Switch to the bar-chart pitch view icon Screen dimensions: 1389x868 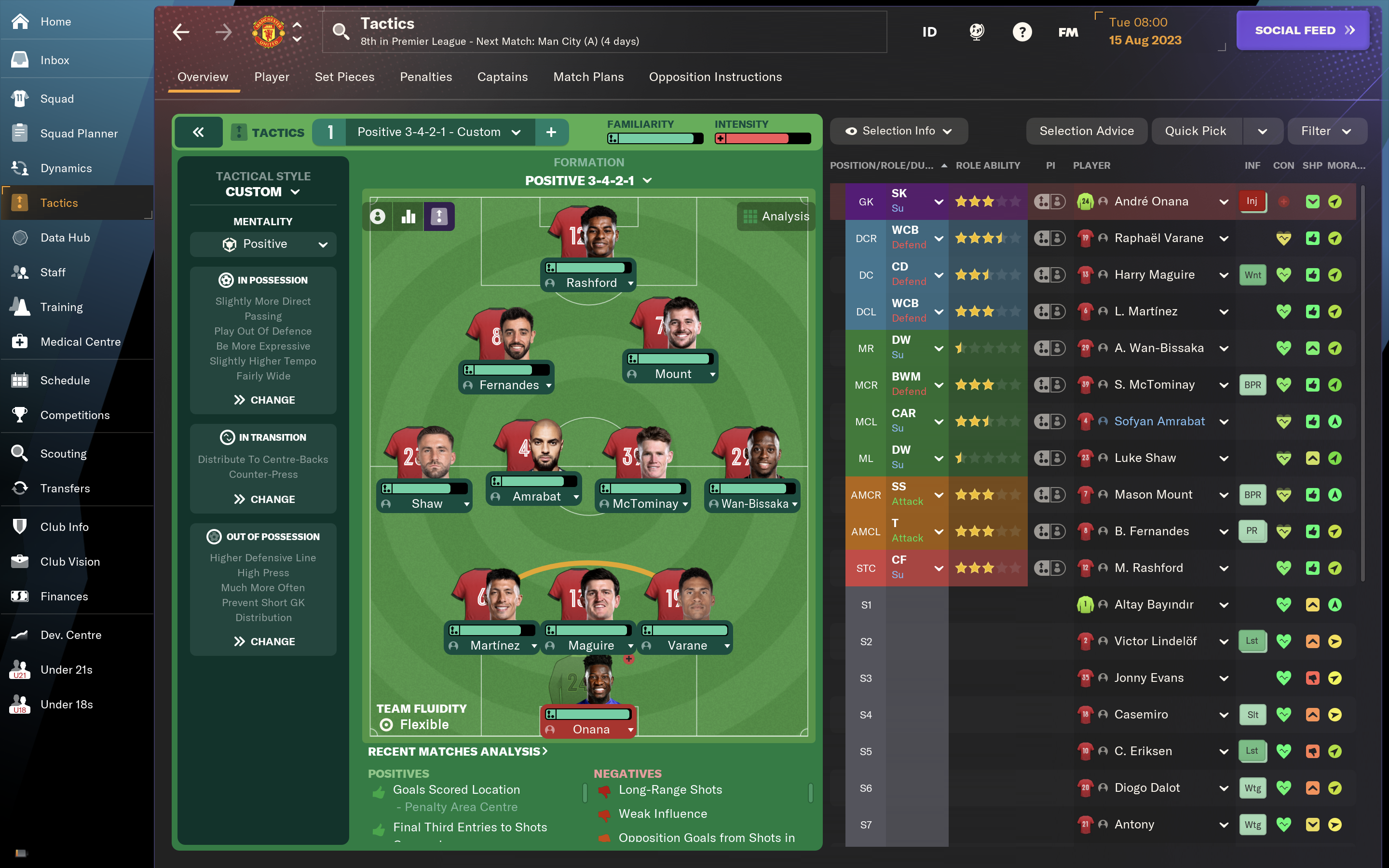408,217
